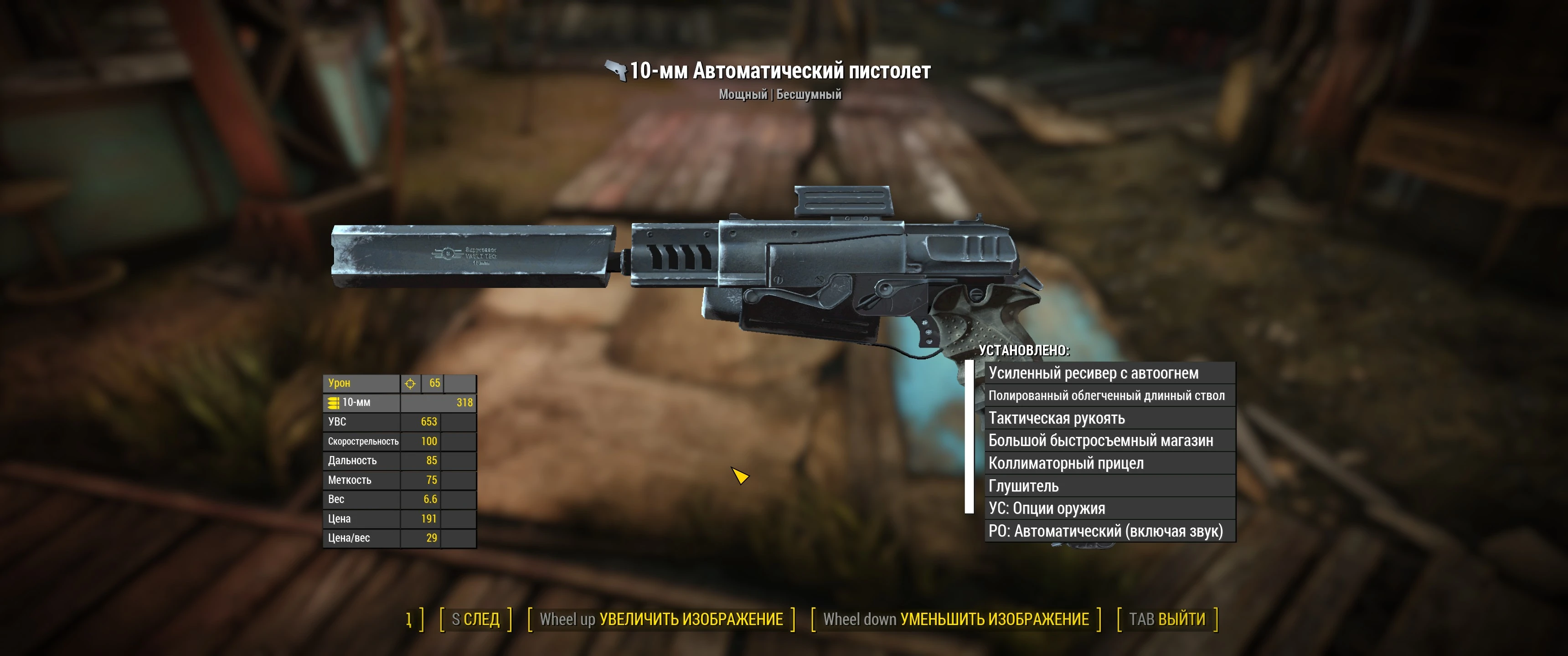Click the Дальность value of 85
The image size is (1568, 656).
(x=432, y=461)
